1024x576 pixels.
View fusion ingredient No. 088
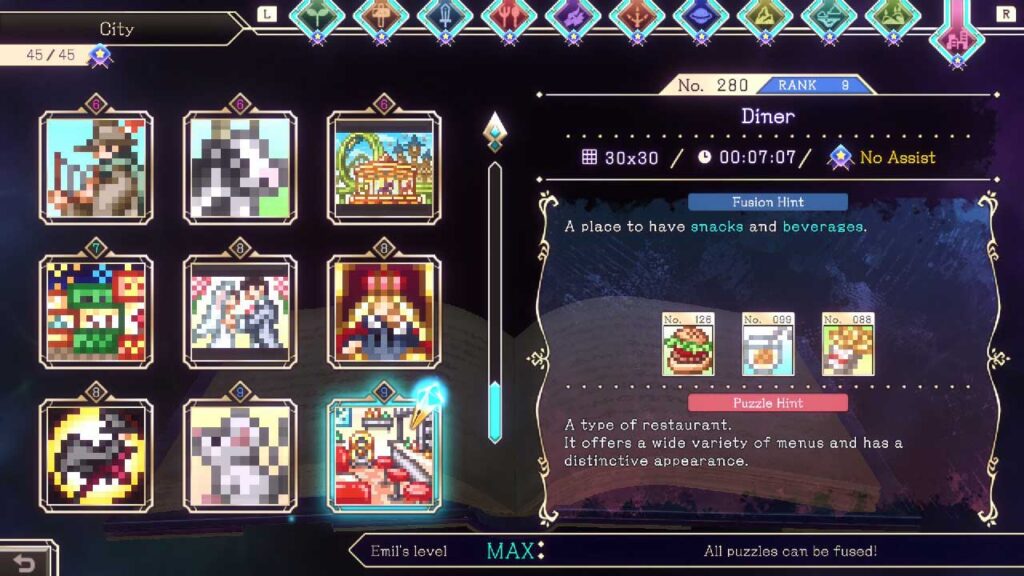point(846,345)
